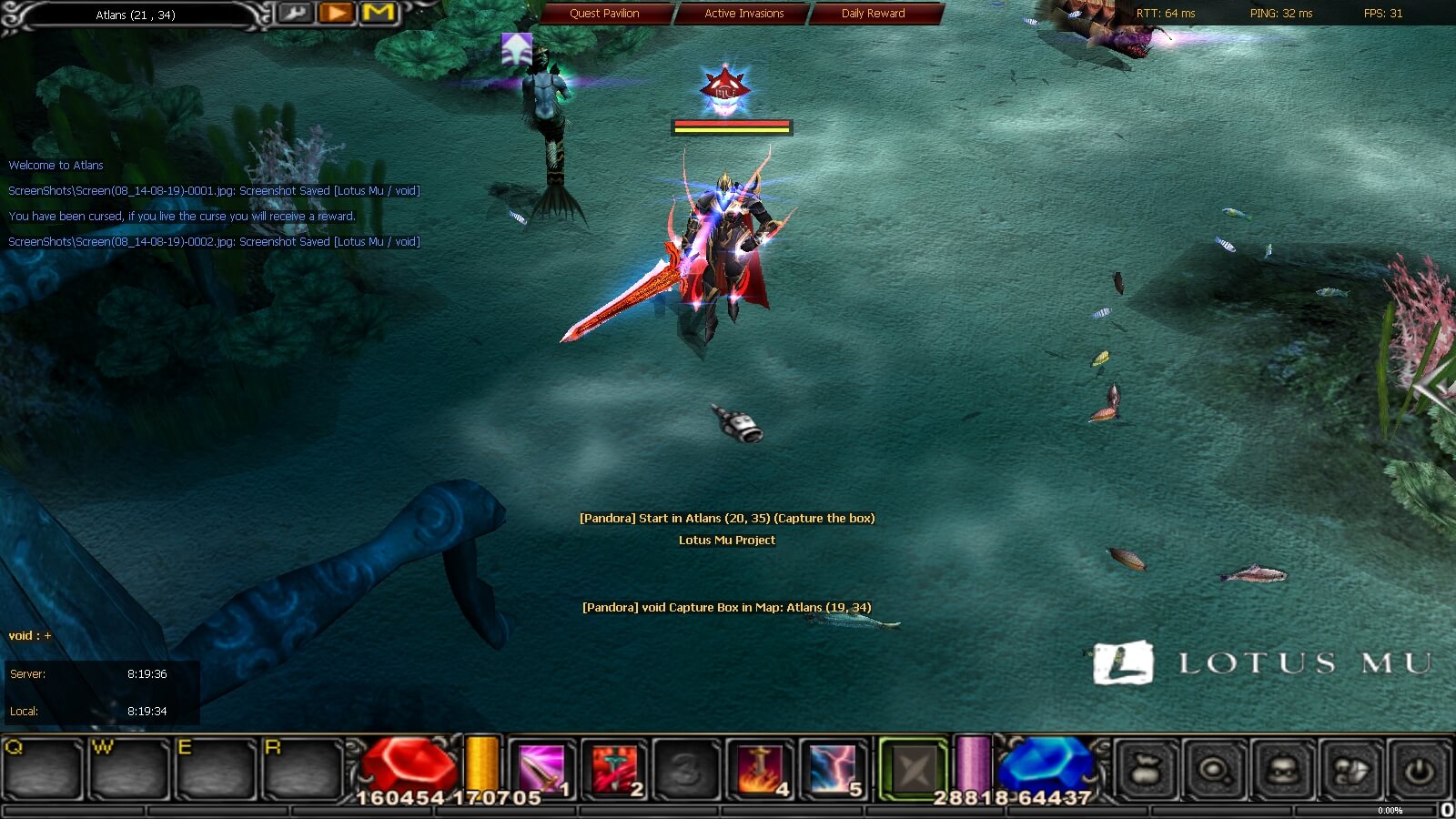Viewport: 1456px width, 819px height.
Task: Trigger the flaming sword skill in slot 4
Action: pos(760,769)
